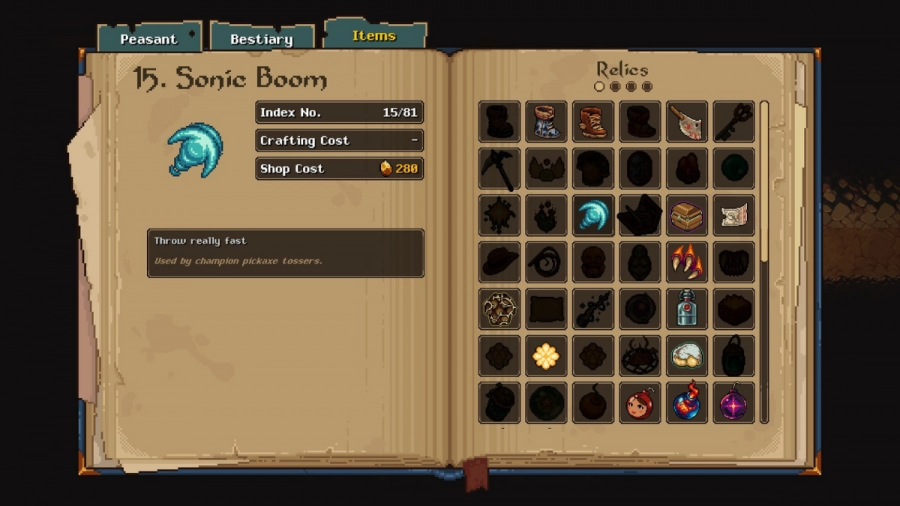Open the Bestiary tab
Screen dimensions: 900x506
(x=261, y=39)
